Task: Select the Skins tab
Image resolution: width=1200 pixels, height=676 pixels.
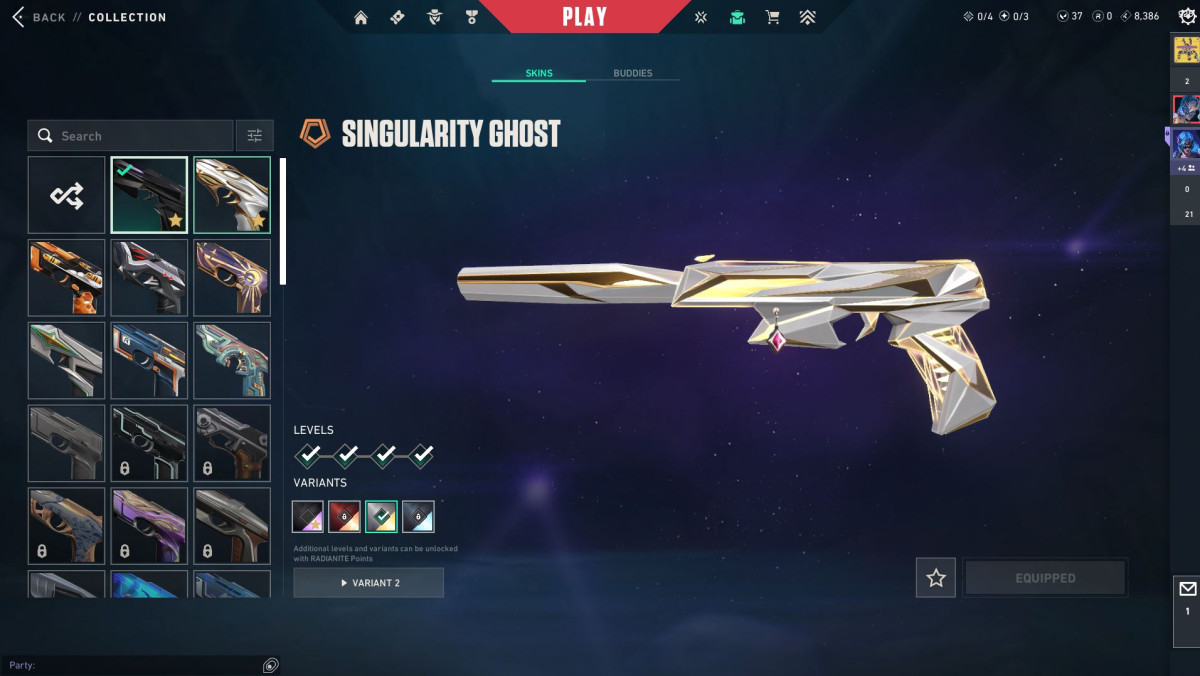Action: coord(539,73)
